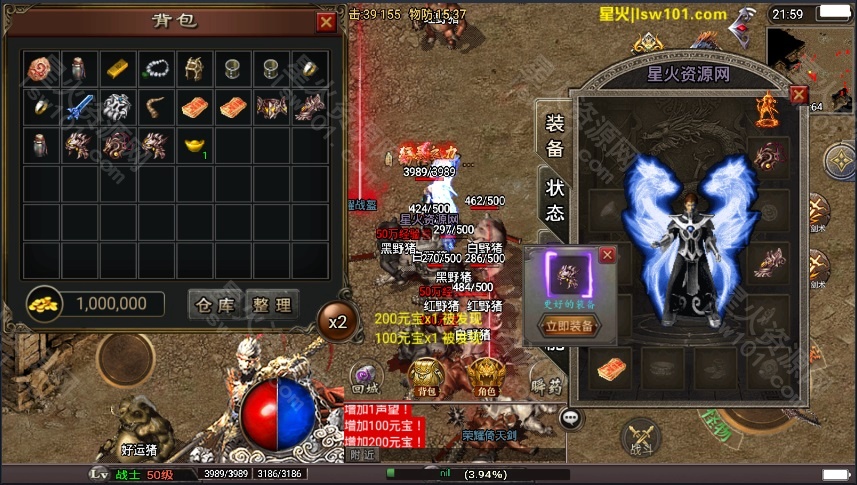Select the pearl necklace item

coord(156,68)
